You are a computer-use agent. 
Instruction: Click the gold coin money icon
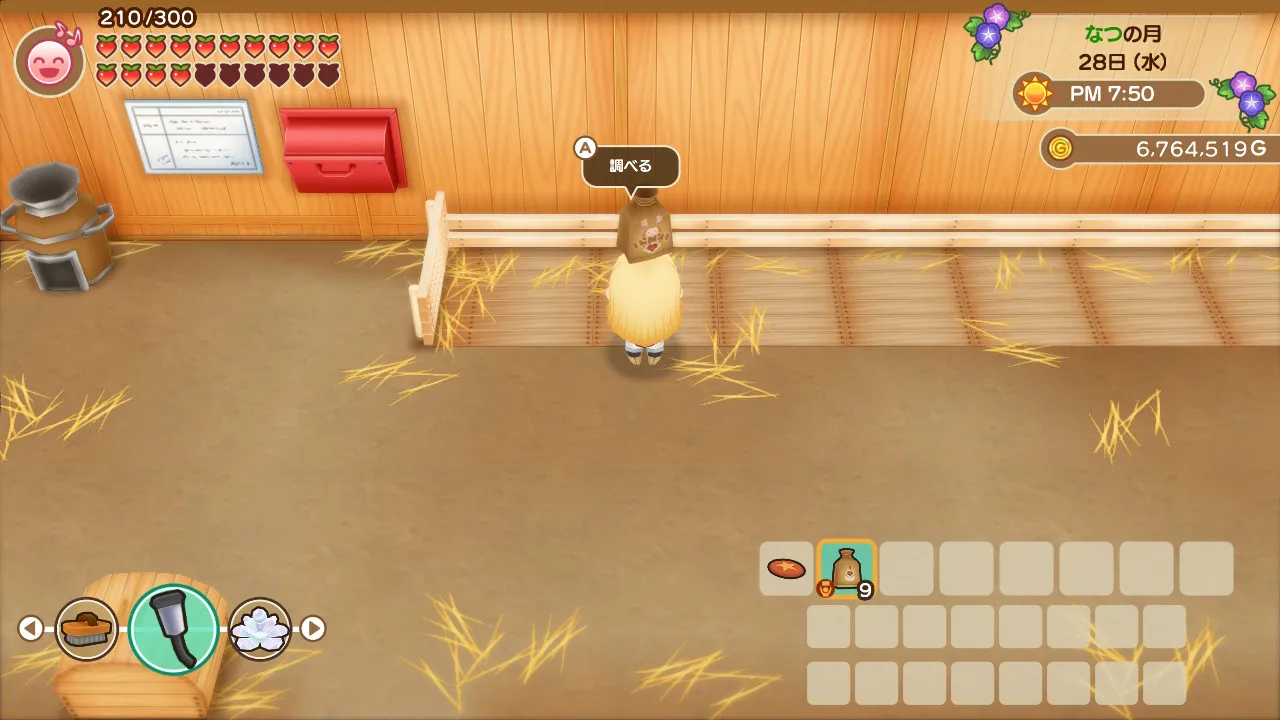[1060, 149]
